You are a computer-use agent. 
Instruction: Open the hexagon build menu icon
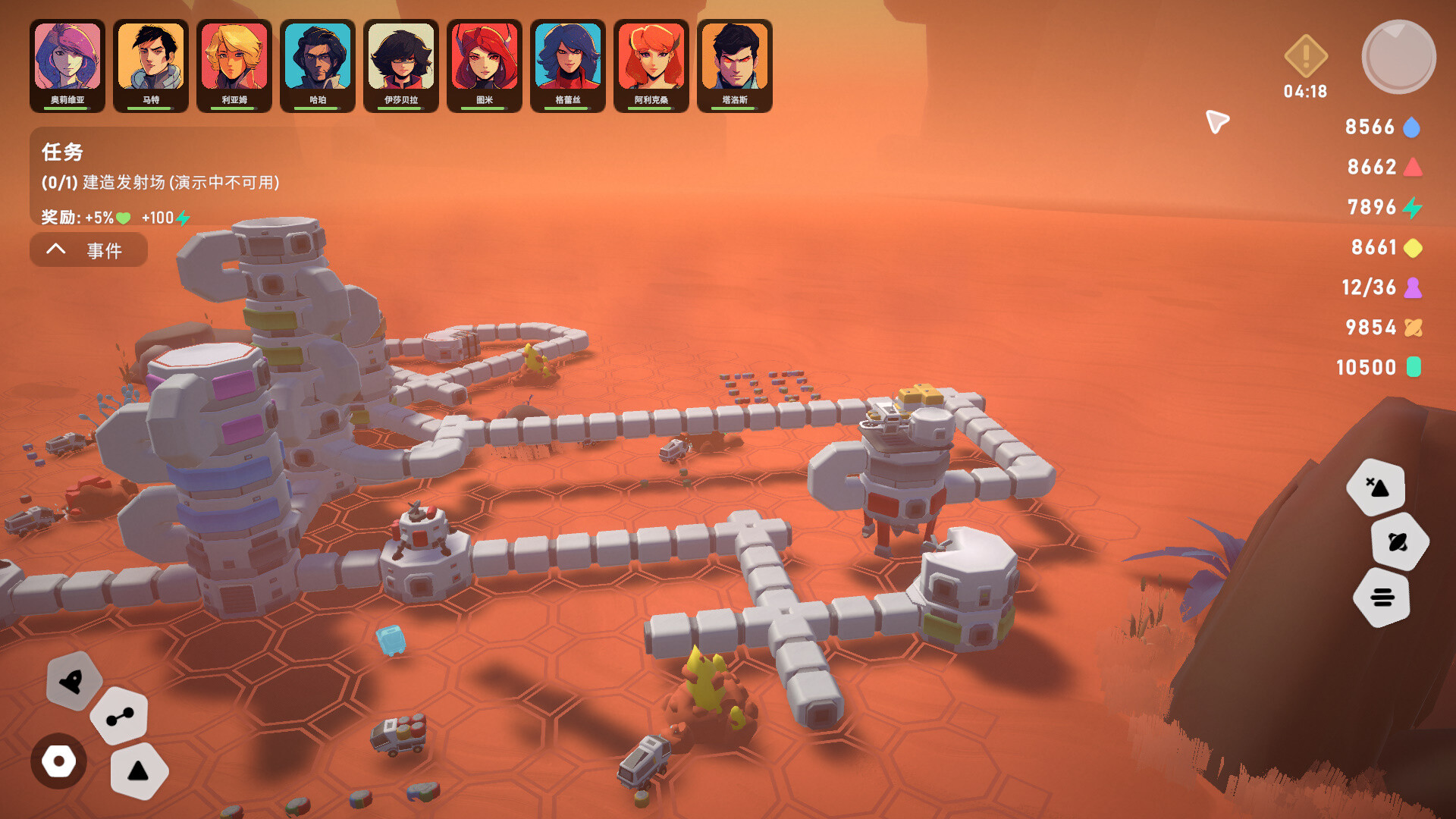[59, 761]
